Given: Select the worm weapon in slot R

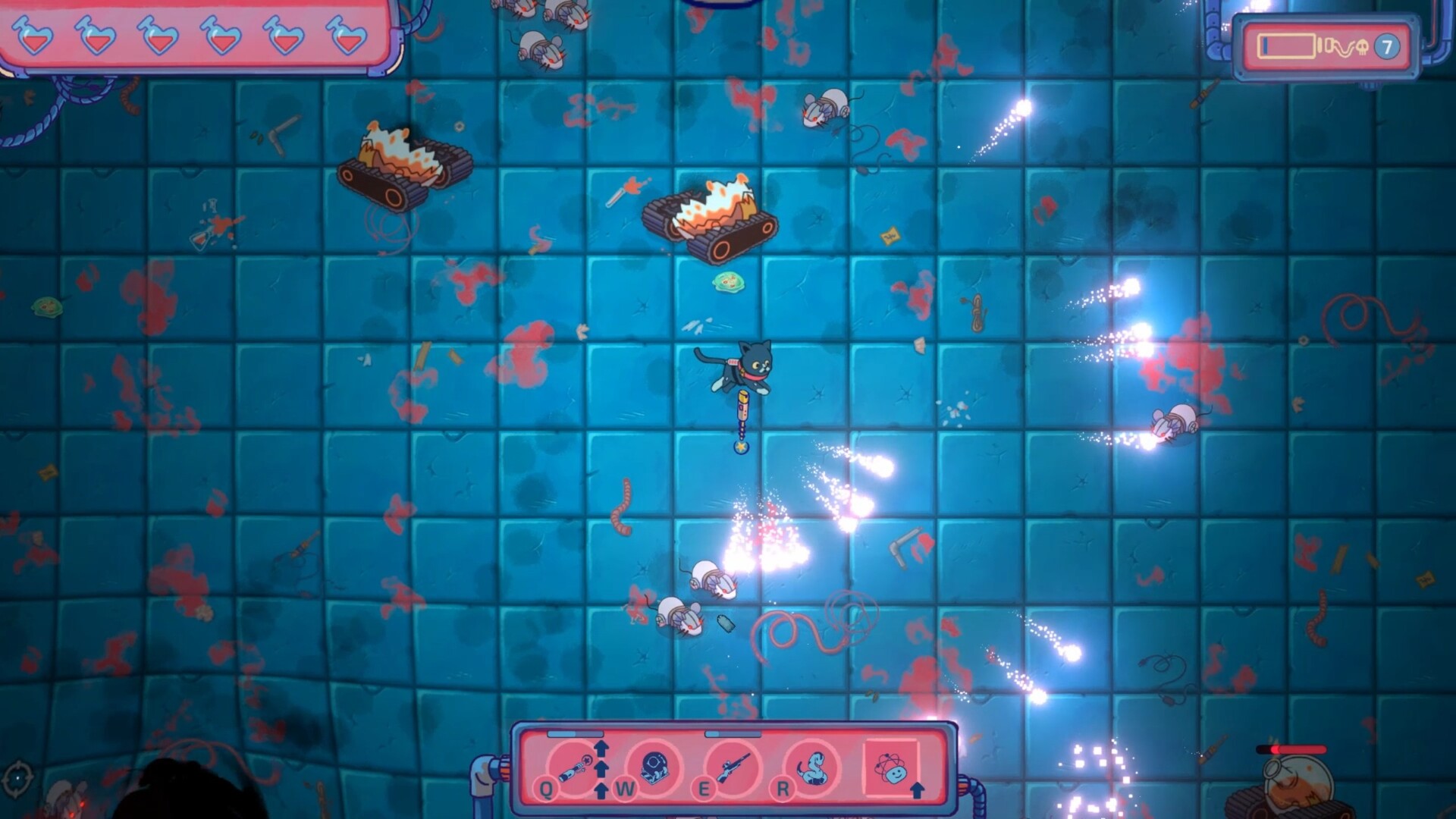Looking at the screenshot, I should [811, 768].
